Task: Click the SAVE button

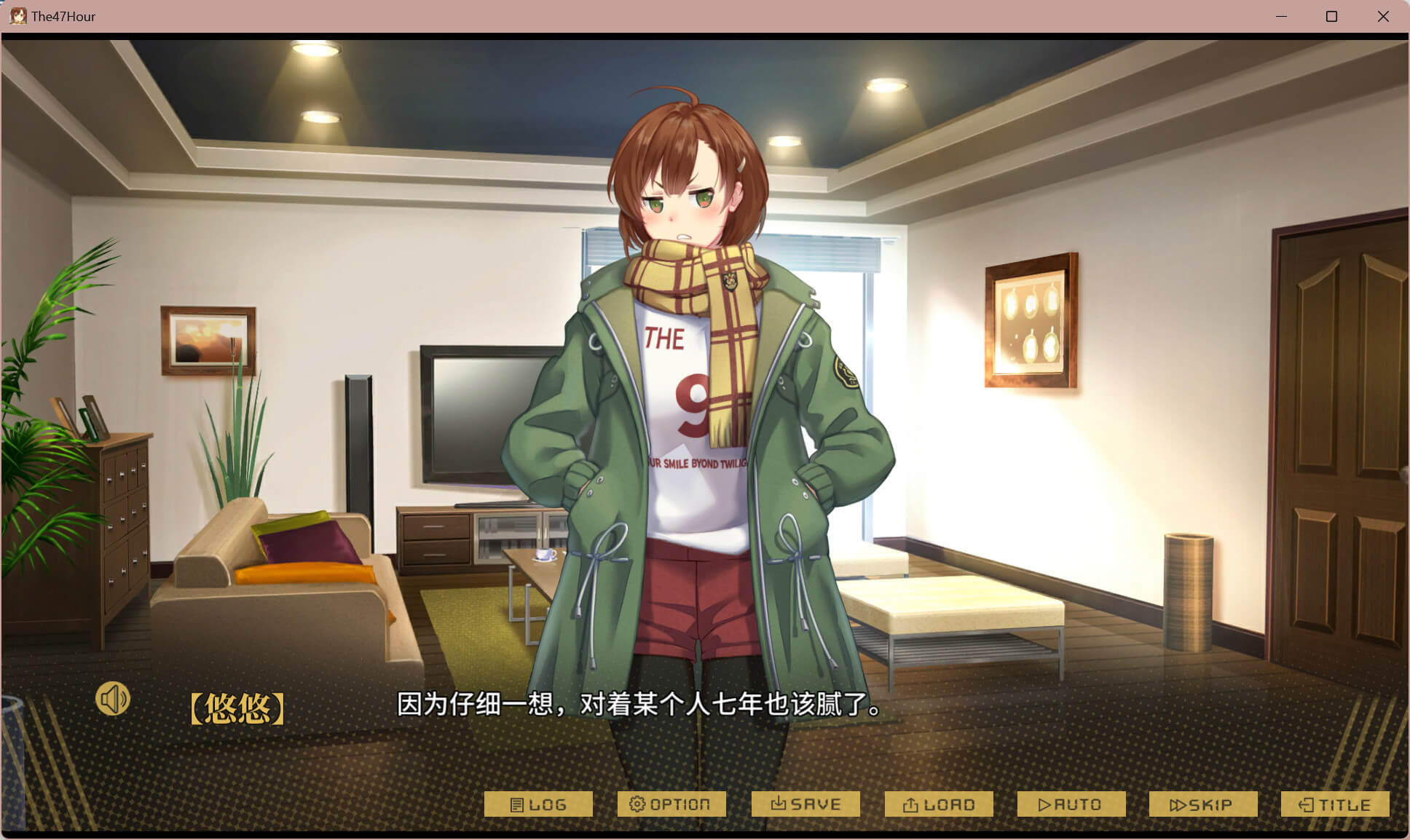Action: (806, 804)
